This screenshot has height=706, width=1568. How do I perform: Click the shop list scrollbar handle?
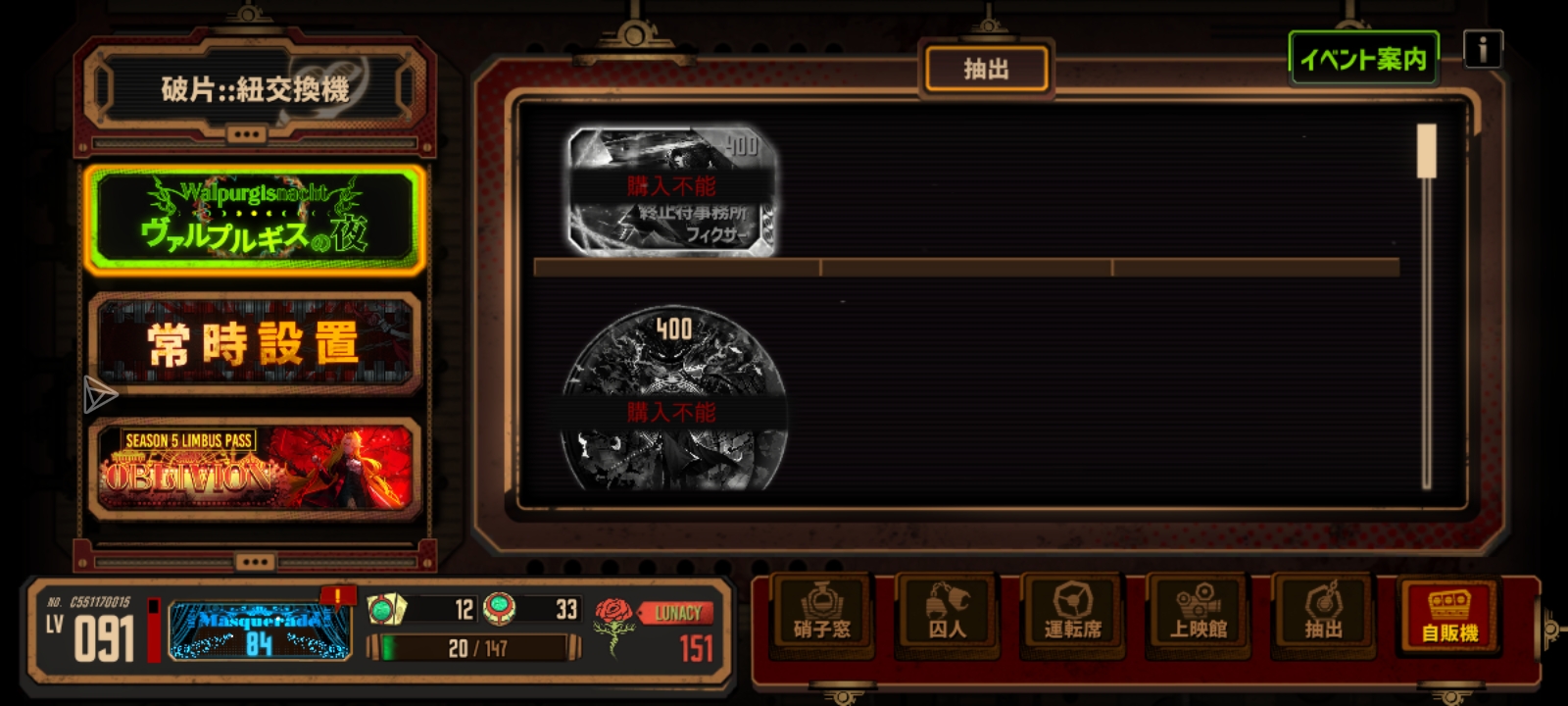click(x=1426, y=151)
